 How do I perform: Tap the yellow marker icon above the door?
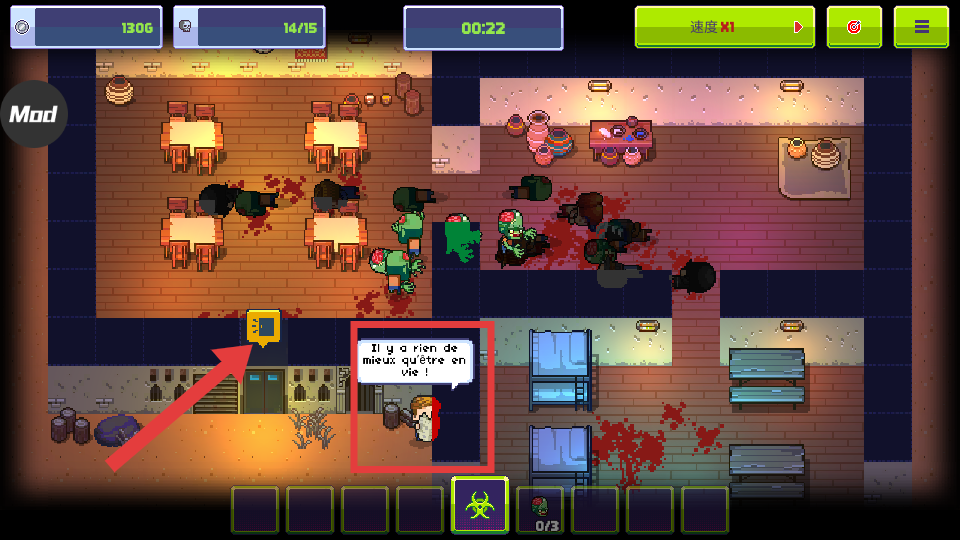pos(263,326)
